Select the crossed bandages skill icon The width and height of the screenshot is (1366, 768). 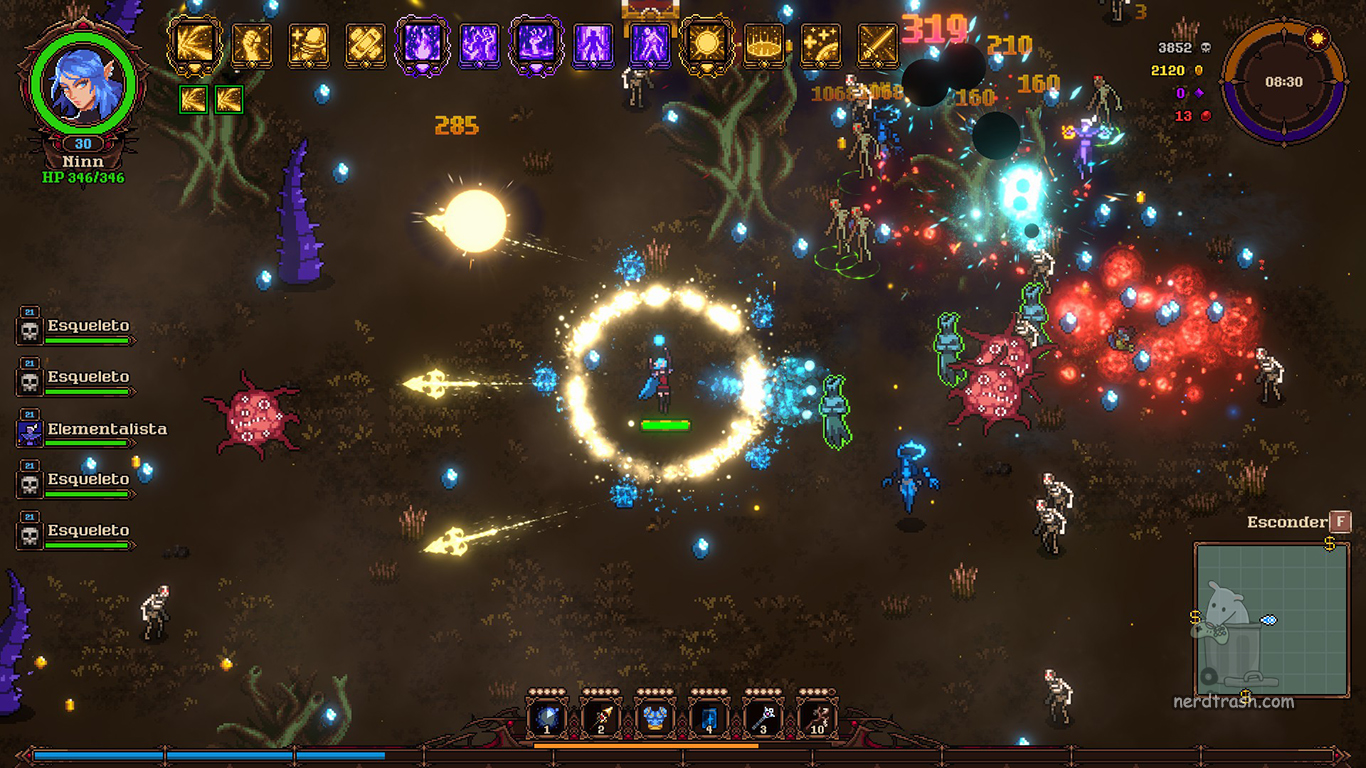365,45
